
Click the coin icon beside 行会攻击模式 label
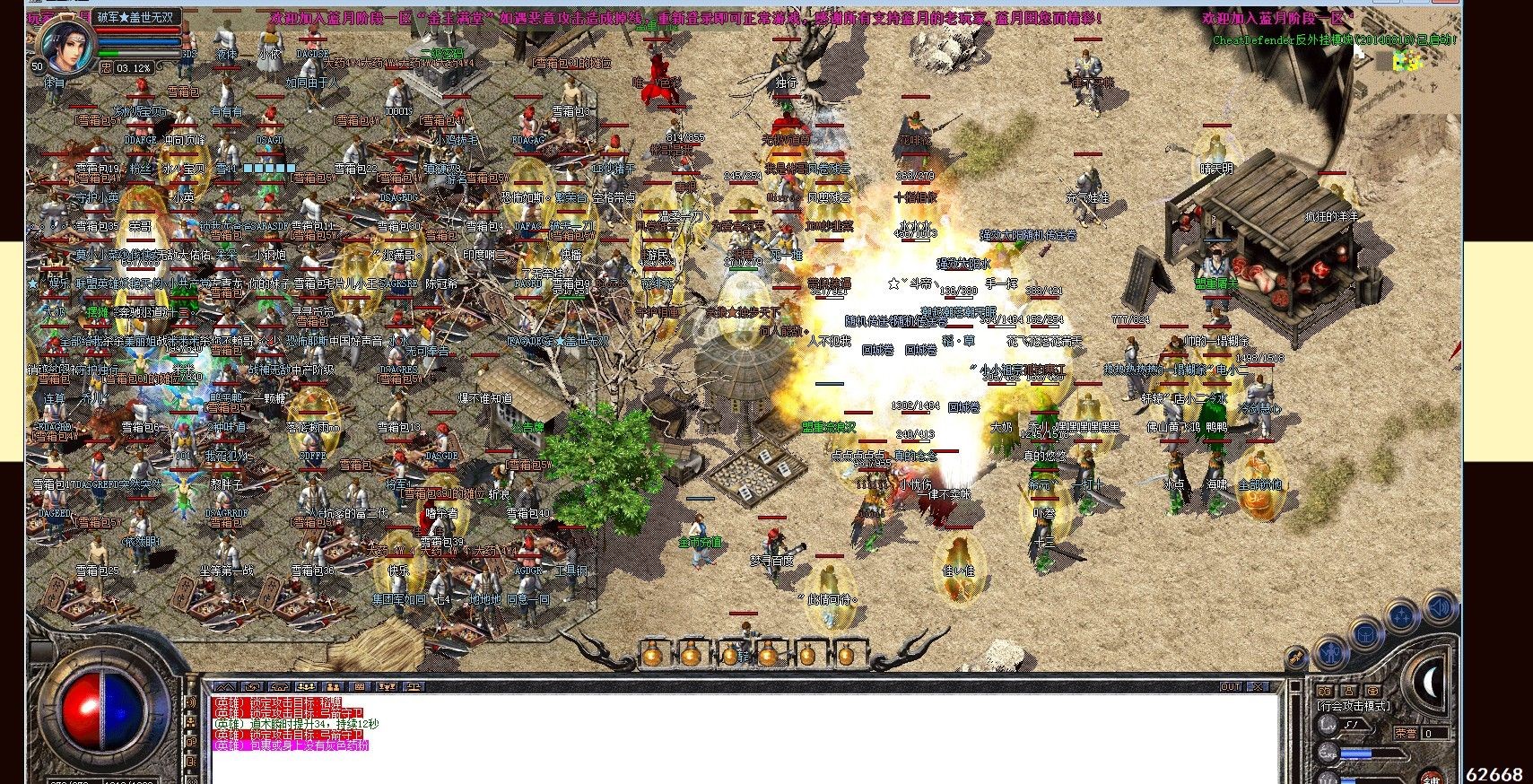[x=1372, y=691]
